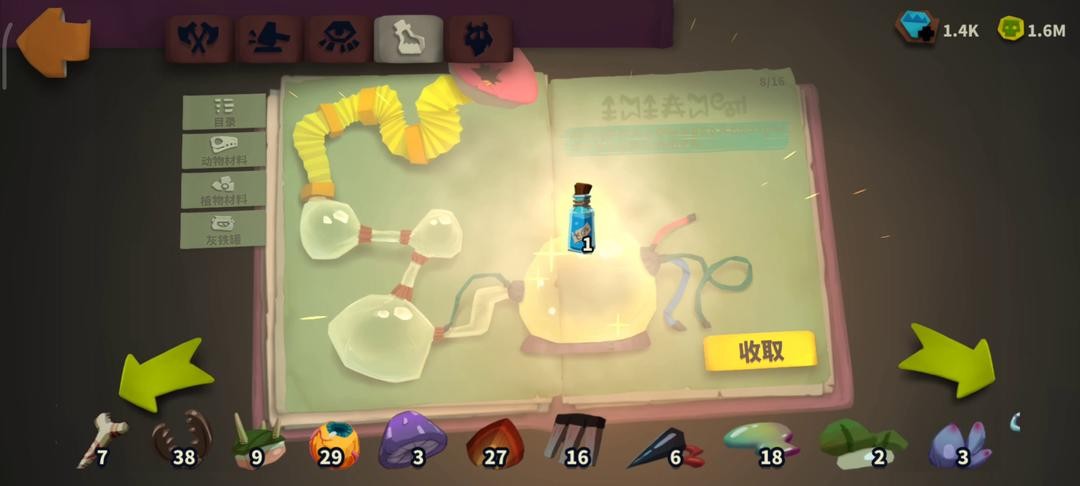Tap the blue gem currency icon
The image size is (1080, 486).
pyautogui.click(x=916, y=28)
